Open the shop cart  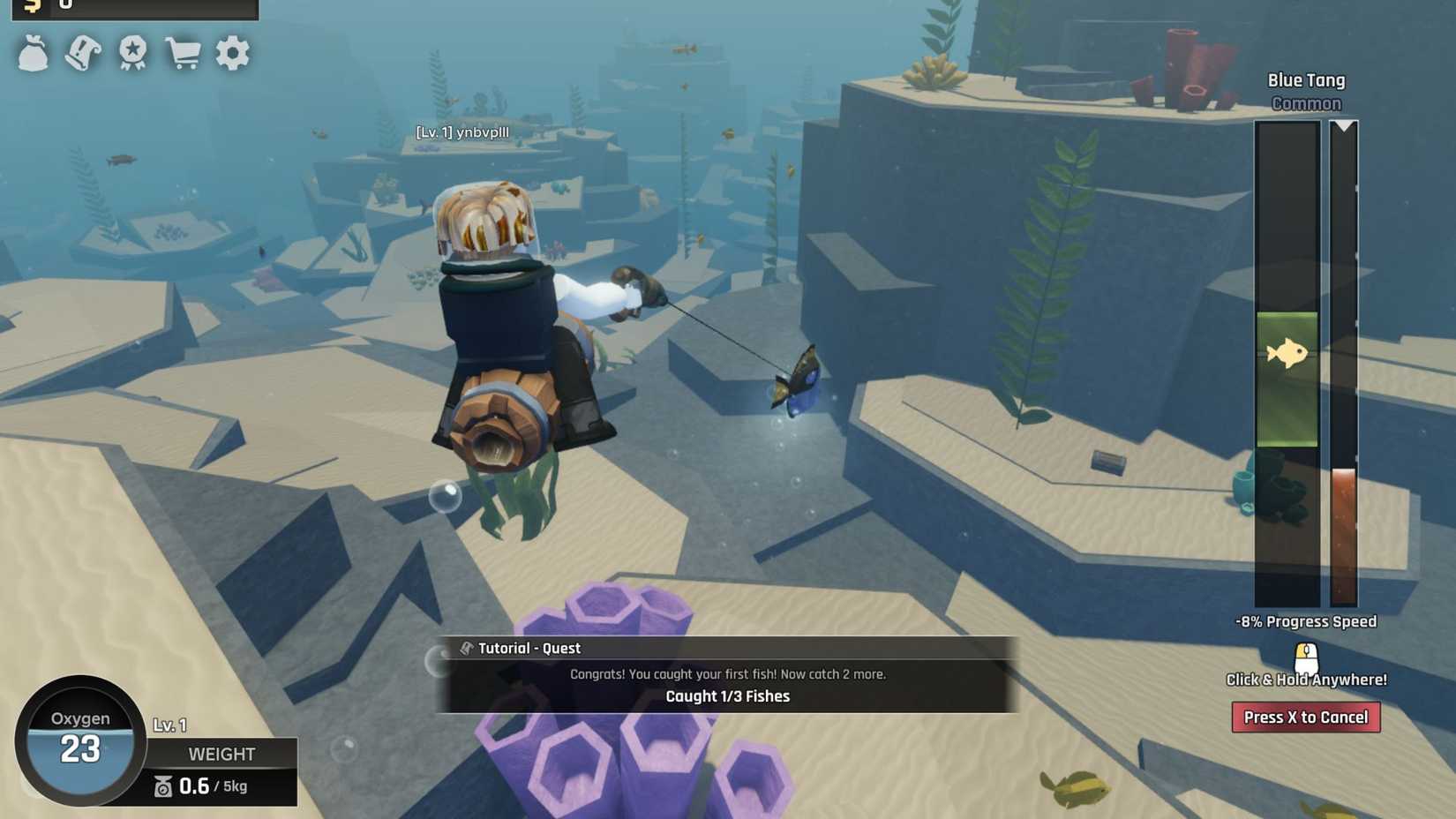[x=183, y=53]
